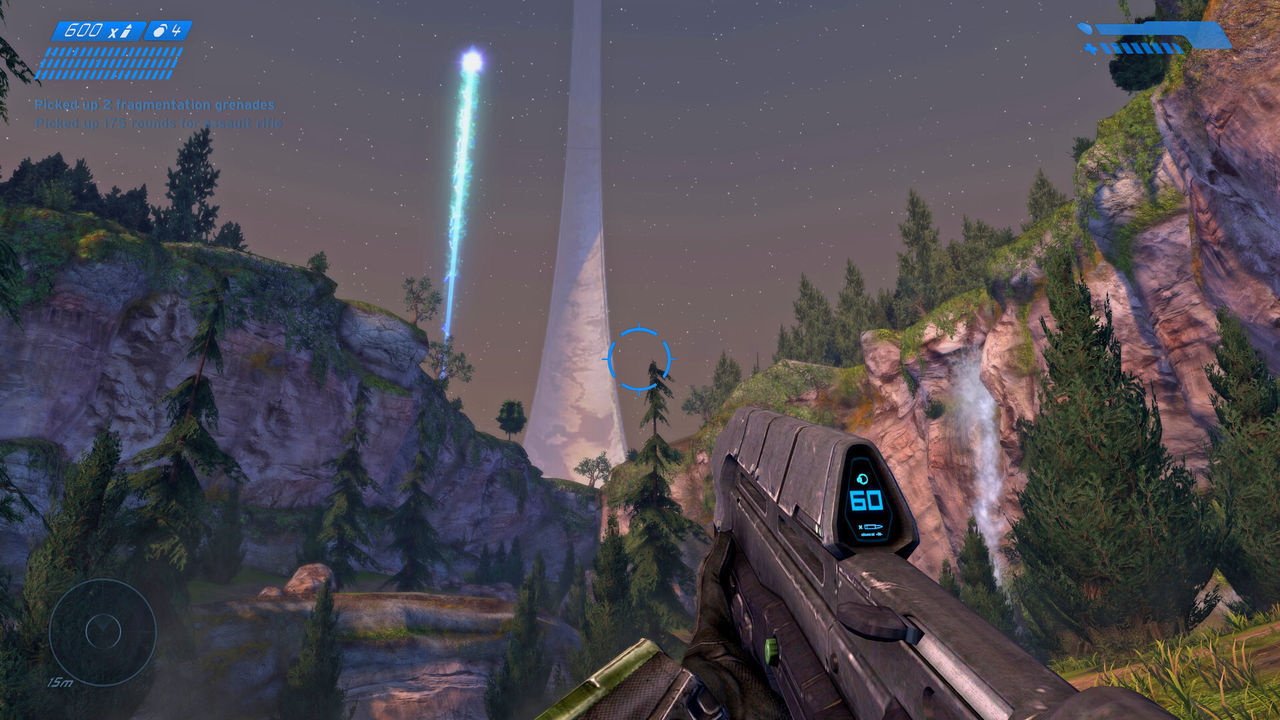
Task: Click the assault rifle bullet icon beside 600
Action: 127,31
